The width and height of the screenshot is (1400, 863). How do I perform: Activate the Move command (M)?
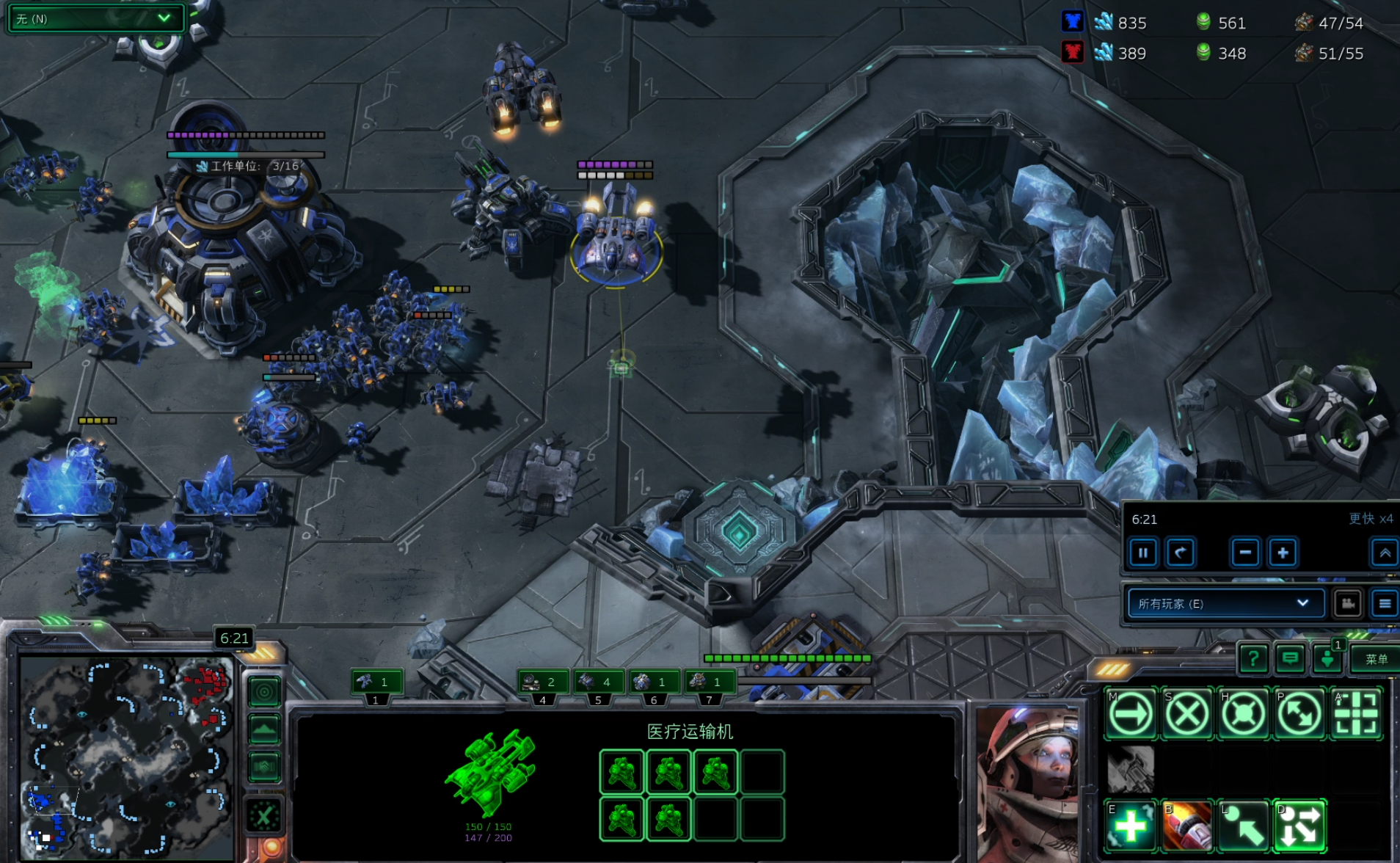1131,713
